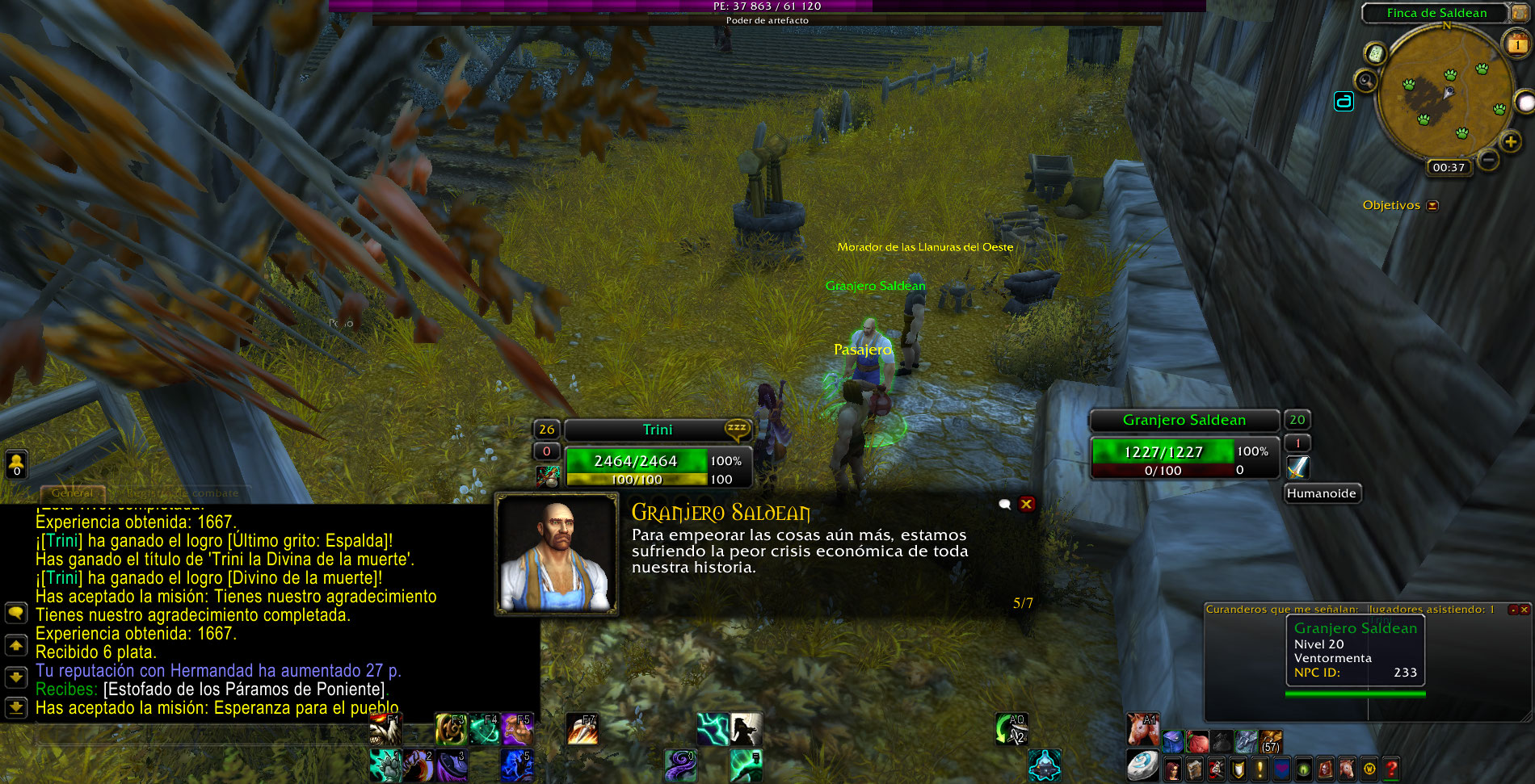Switch to the General chat tab
Image resolution: width=1535 pixels, height=784 pixels.
click(72, 493)
